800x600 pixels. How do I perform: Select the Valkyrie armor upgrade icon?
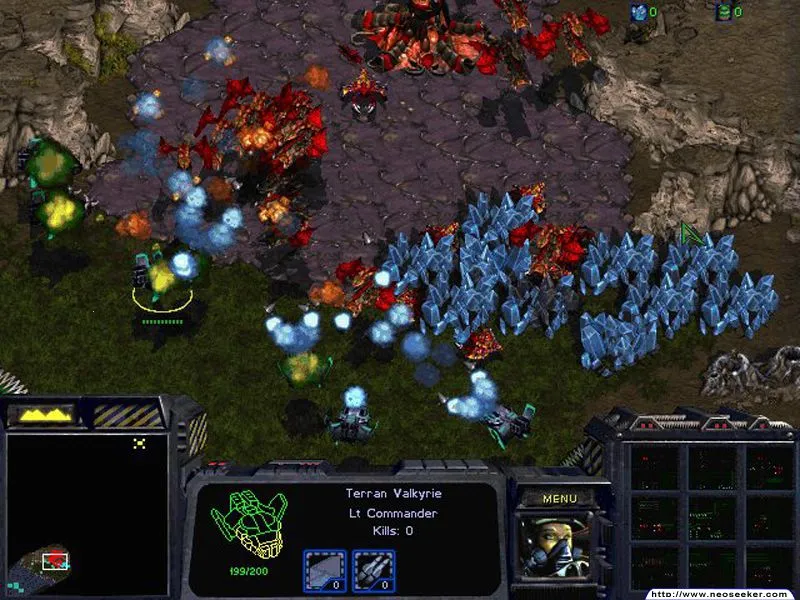325,571
